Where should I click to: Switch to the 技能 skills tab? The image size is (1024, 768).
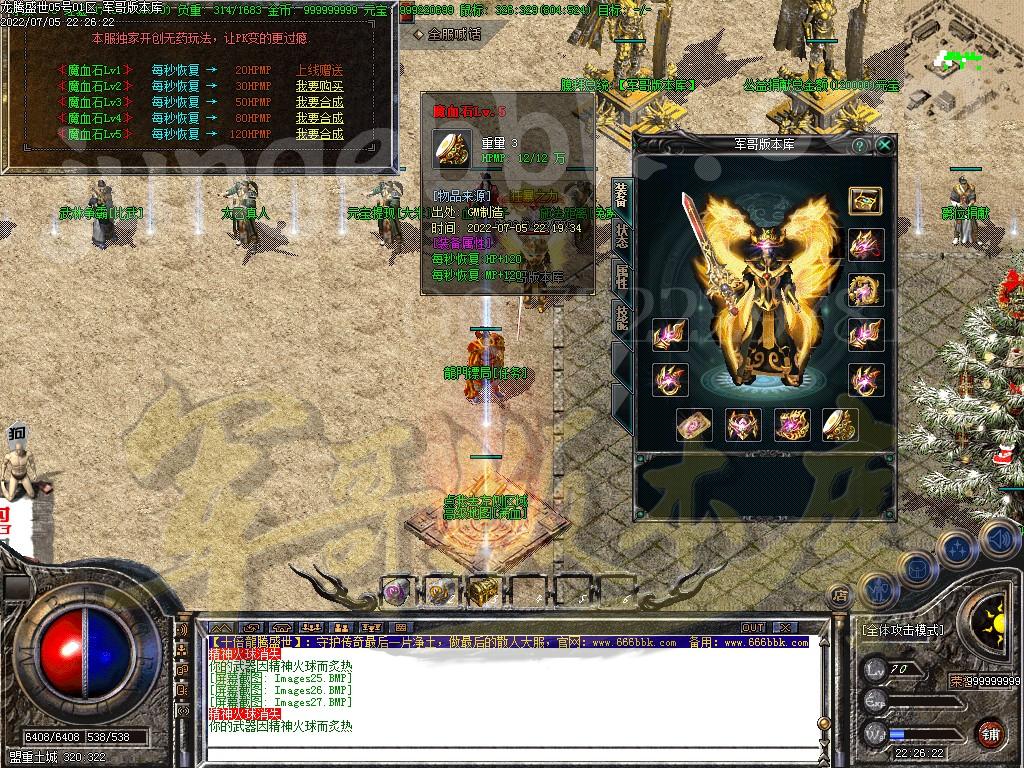coord(621,318)
